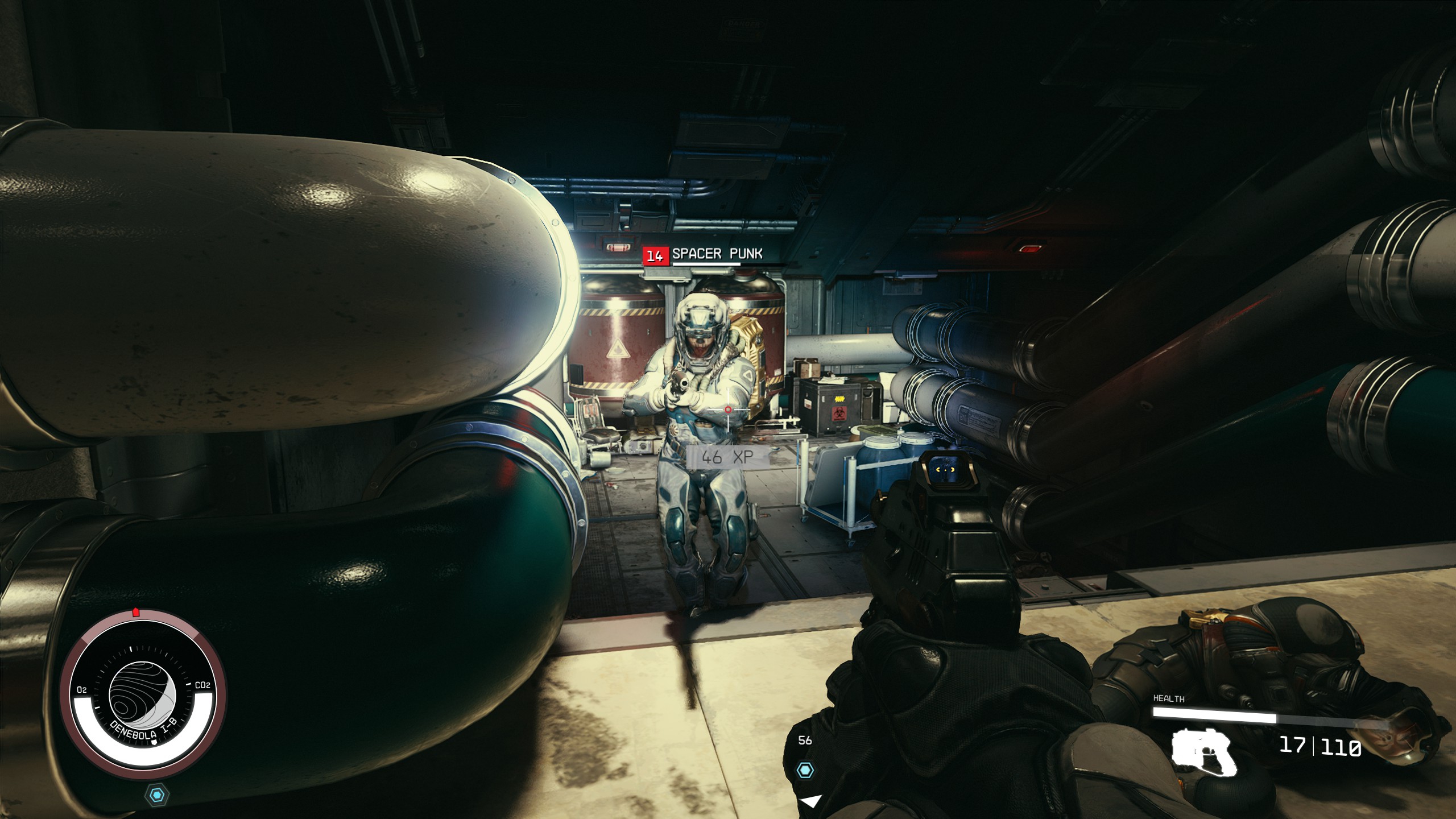Viewport: 1456px width, 819px height.
Task: Click the hexagon icon beneath the planet watch
Action: coord(156,794)
